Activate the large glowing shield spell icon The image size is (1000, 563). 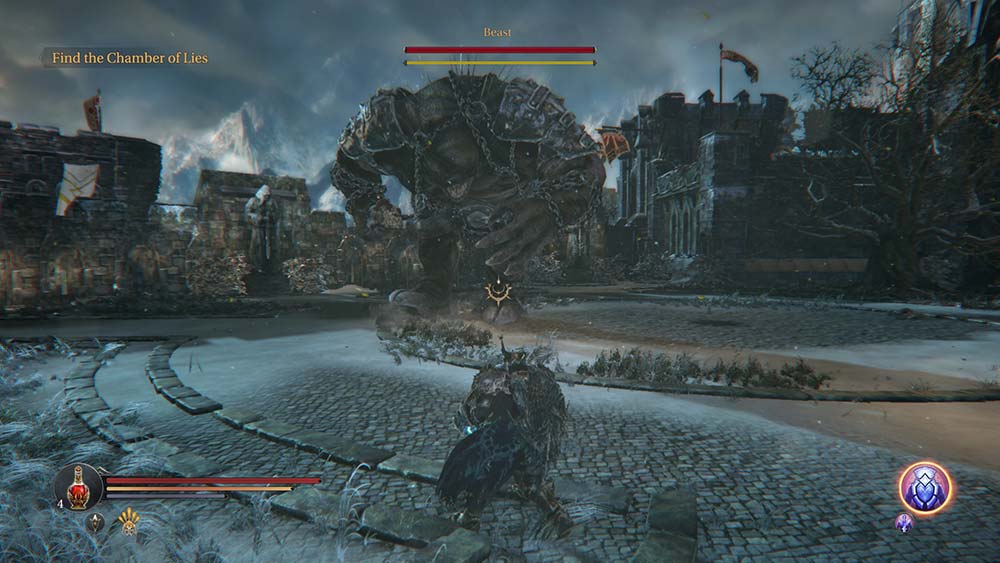tap(925, 488)
